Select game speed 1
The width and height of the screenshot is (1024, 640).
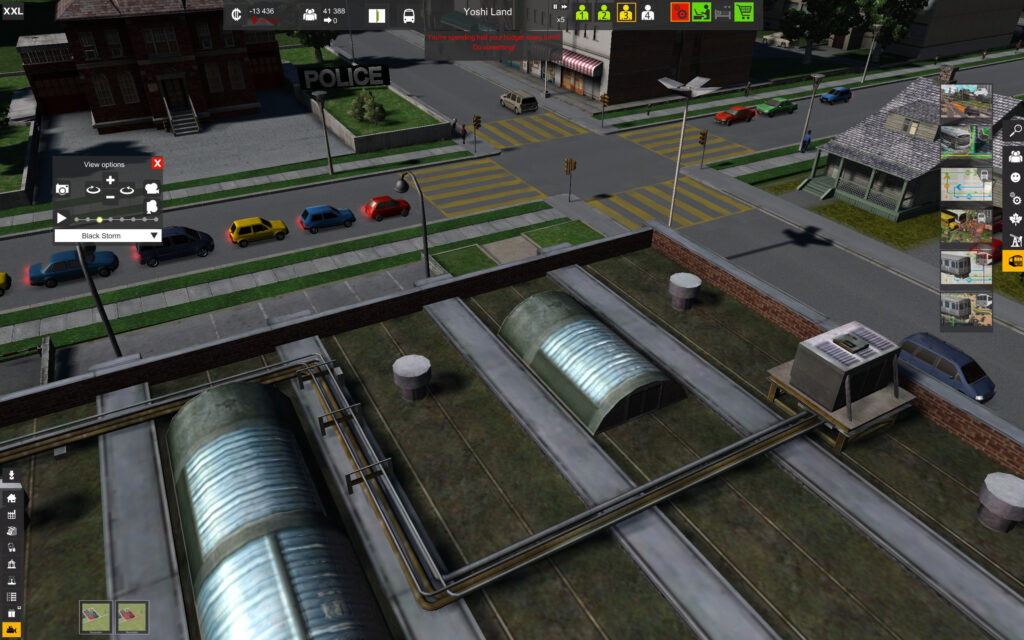point(581,13)
